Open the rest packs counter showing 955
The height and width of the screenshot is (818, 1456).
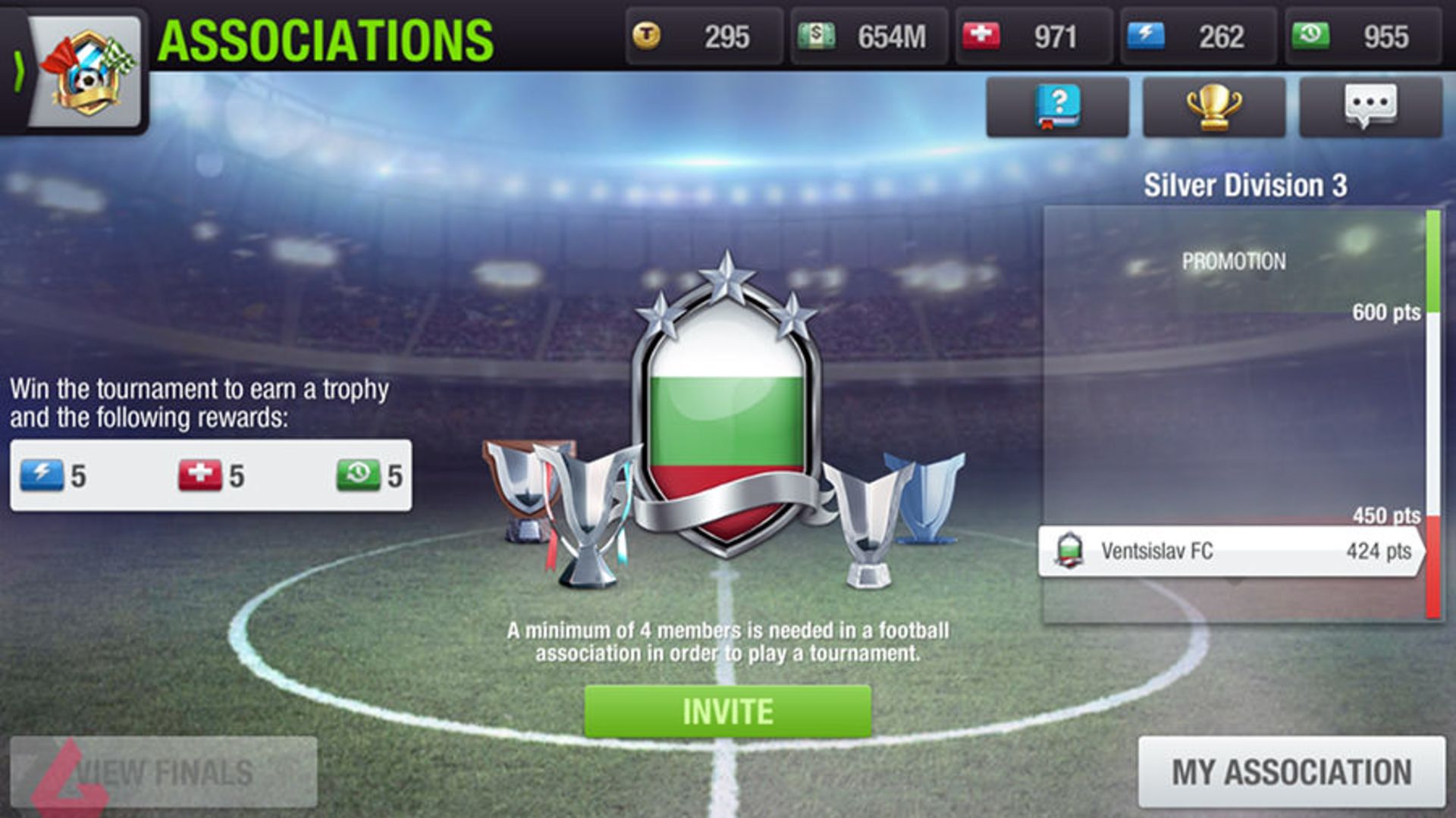coord(1363,36)
